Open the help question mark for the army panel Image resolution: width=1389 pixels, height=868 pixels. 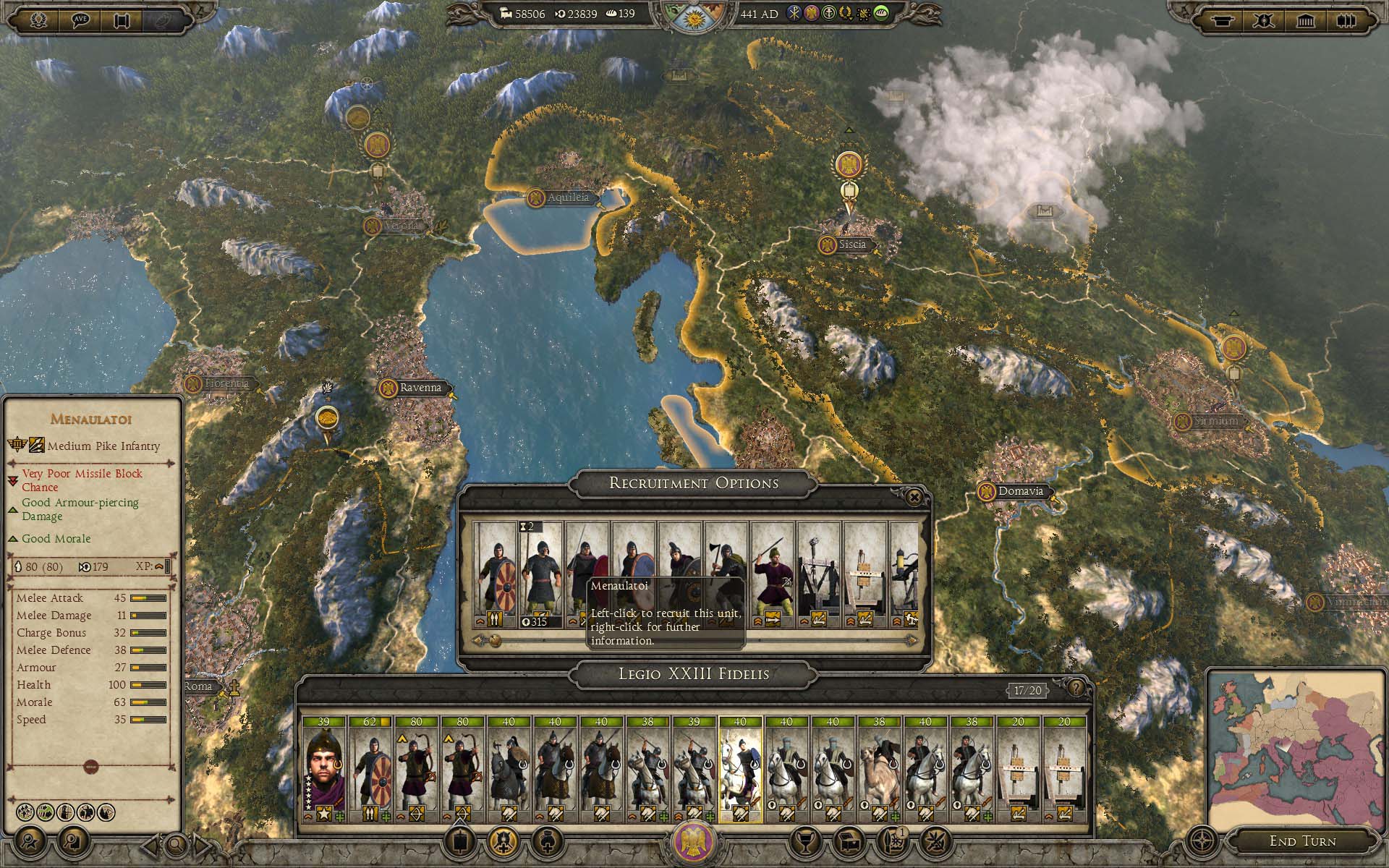[1076, 688]
